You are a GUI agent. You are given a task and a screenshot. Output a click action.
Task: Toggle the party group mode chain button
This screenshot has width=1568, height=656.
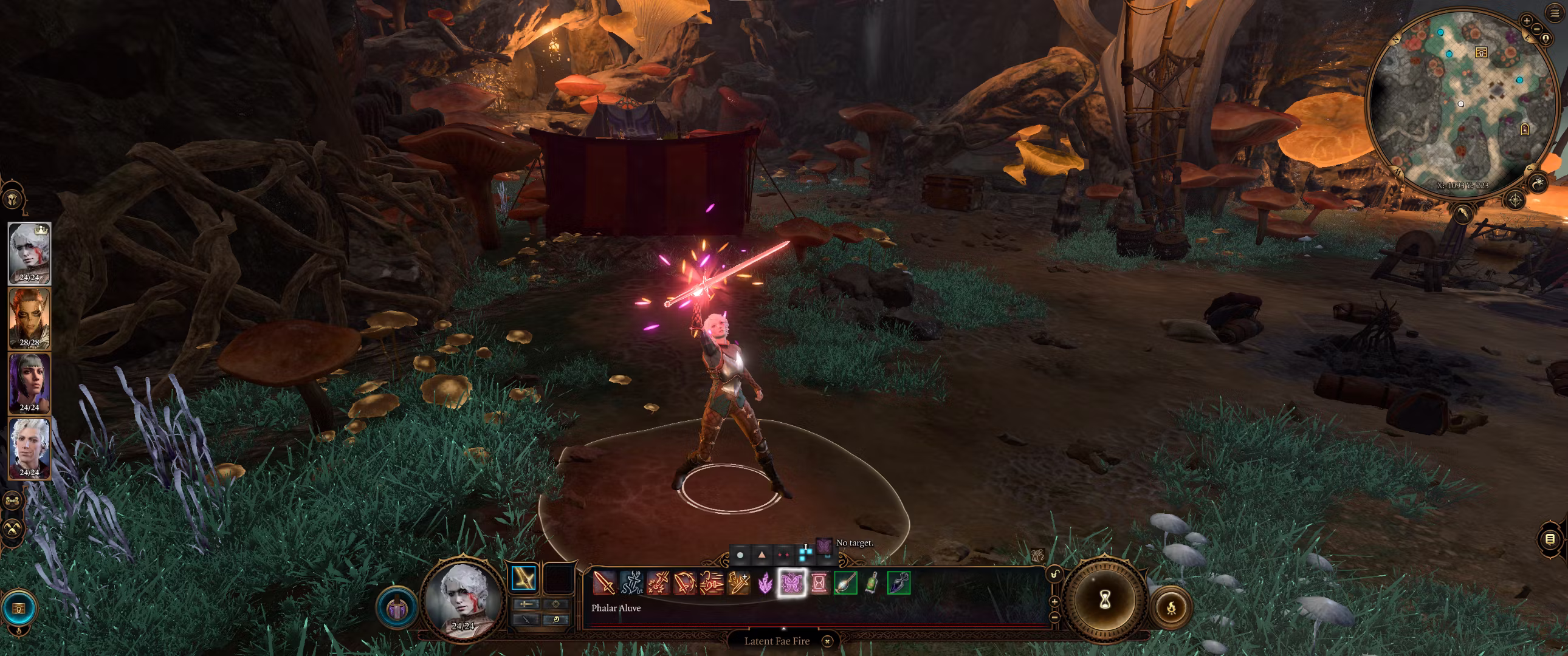[13, 501]
